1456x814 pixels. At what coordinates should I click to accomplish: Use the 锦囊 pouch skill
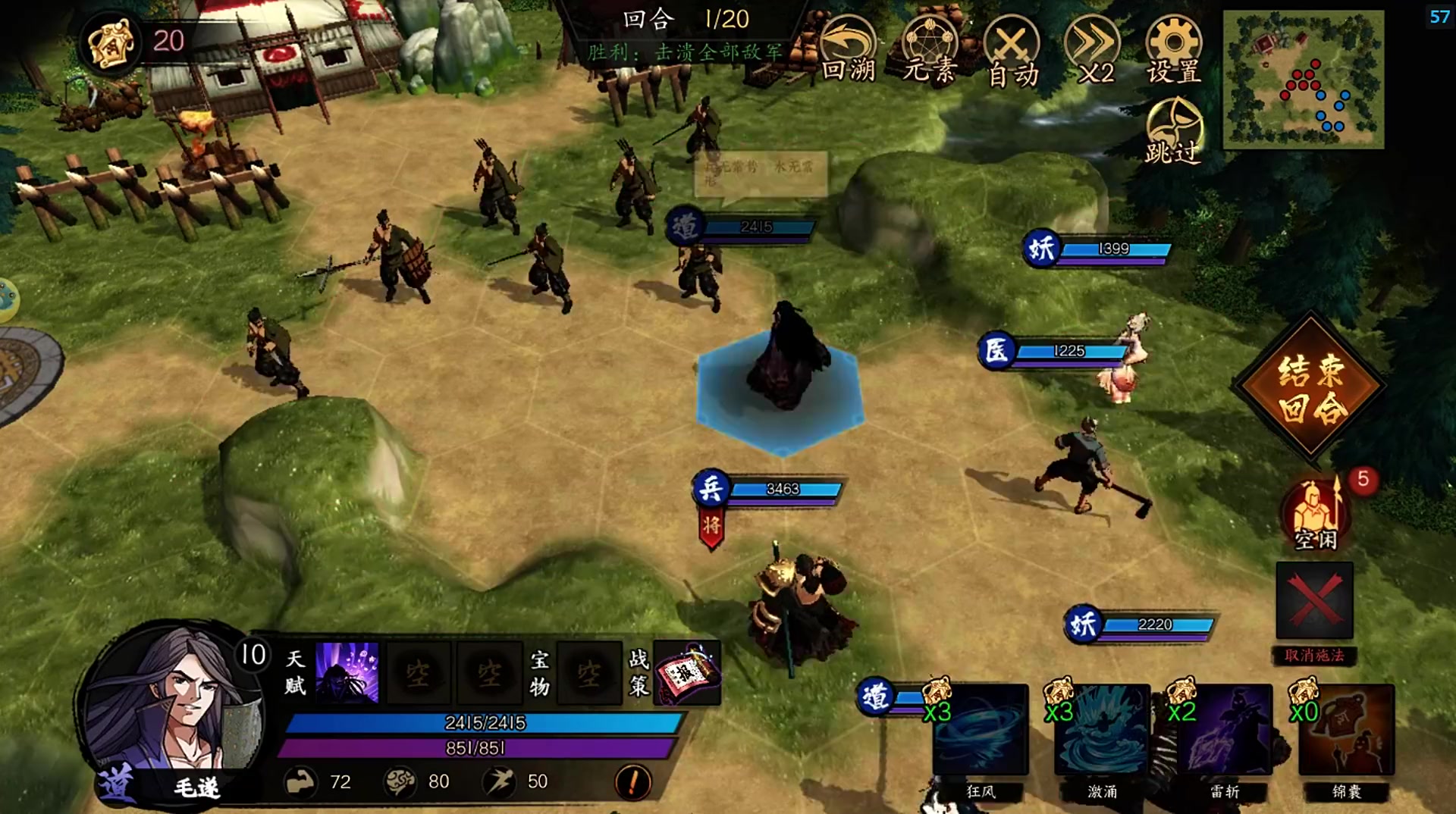[x=1346, y=731]
